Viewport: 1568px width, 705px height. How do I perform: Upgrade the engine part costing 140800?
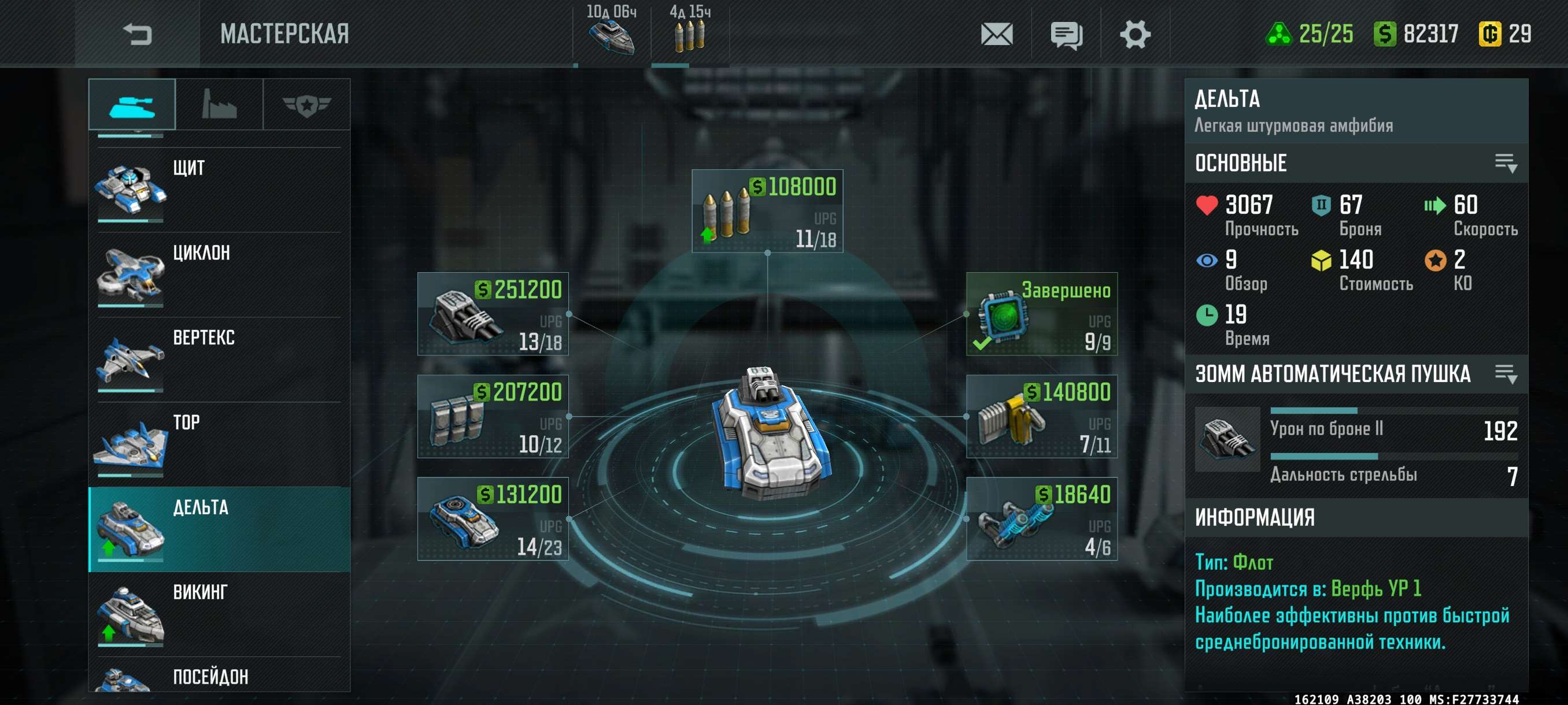point(1041,416)
